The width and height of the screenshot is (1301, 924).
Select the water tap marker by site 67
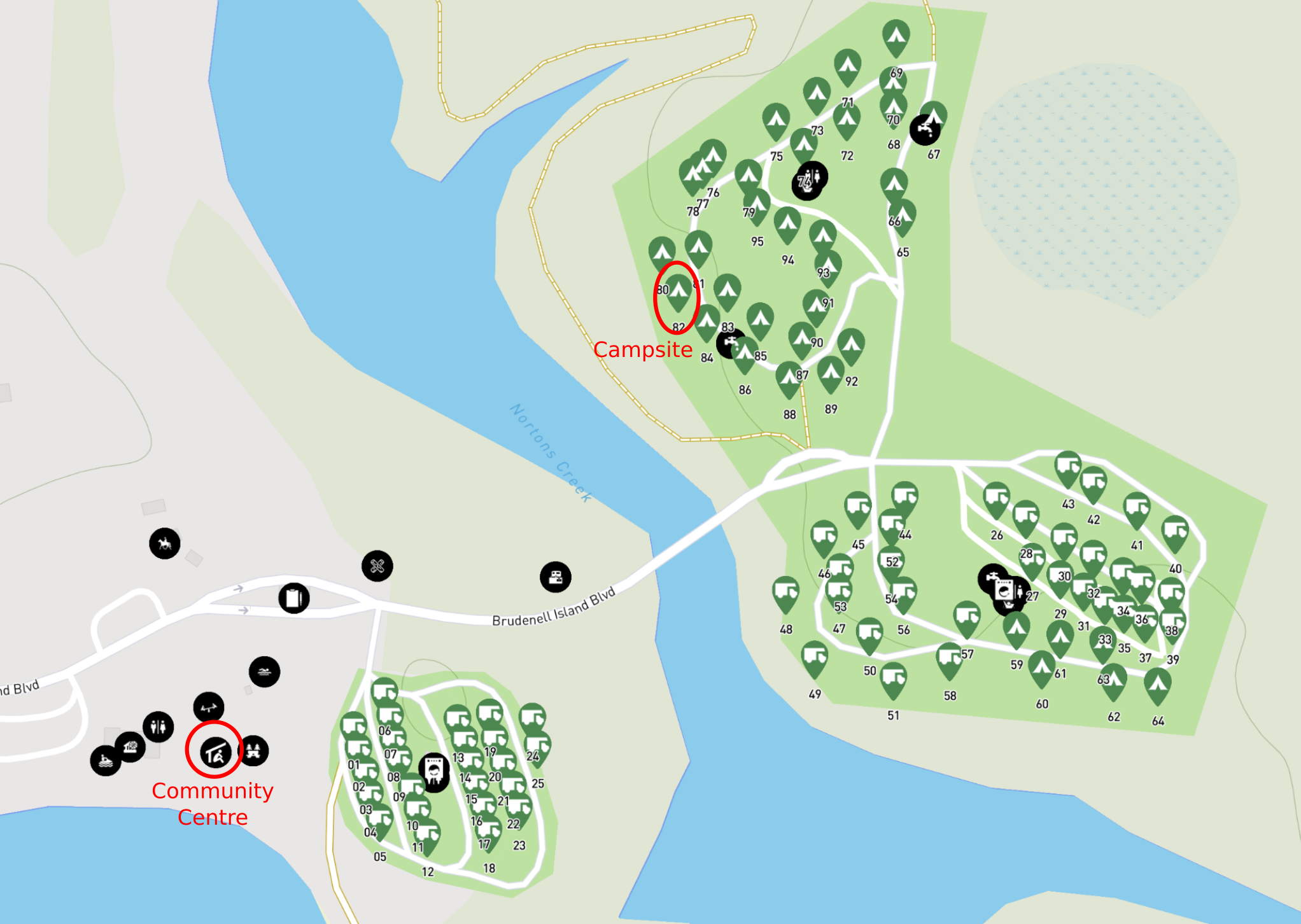[924, 130]
